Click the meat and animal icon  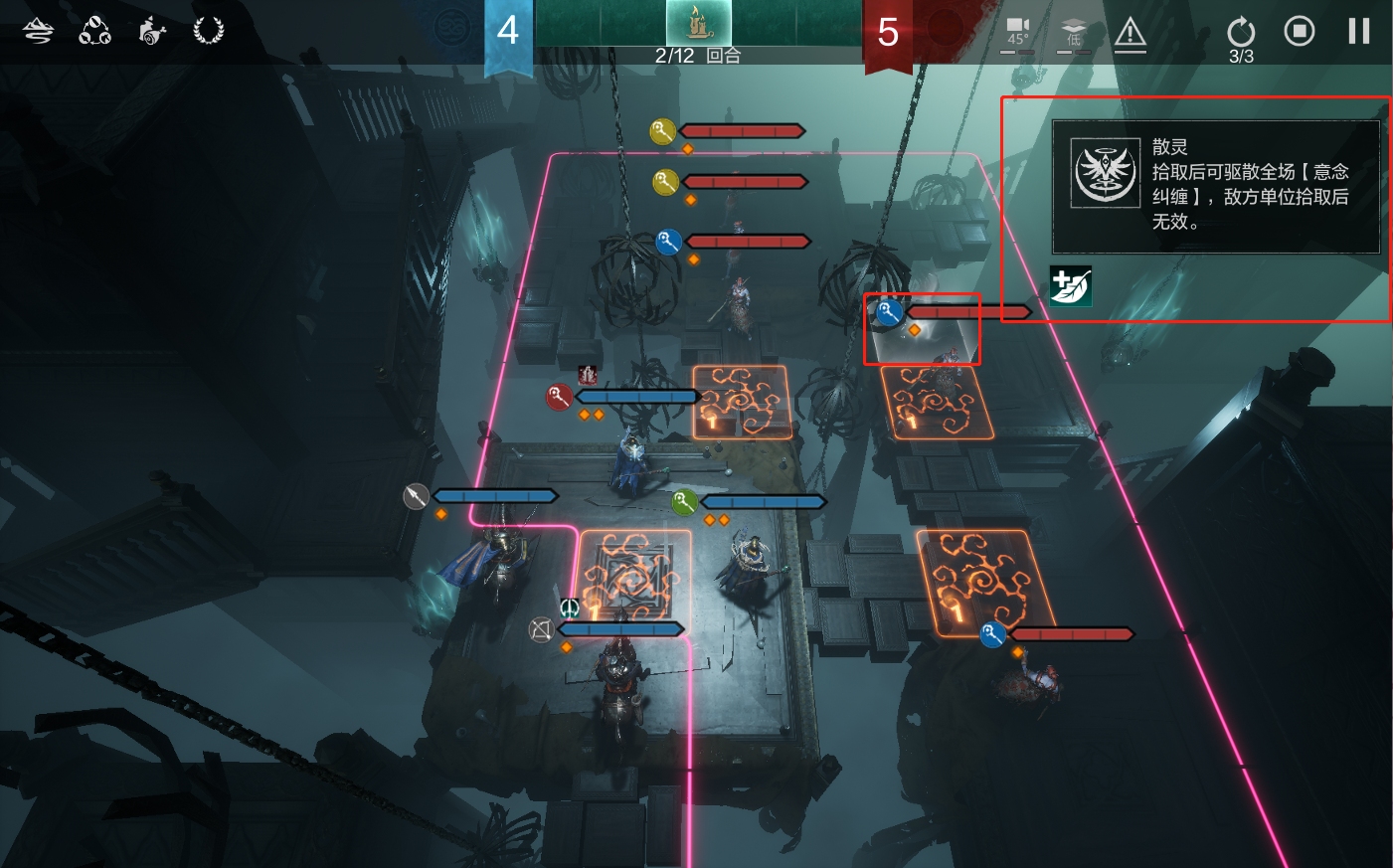pos(151,31)
